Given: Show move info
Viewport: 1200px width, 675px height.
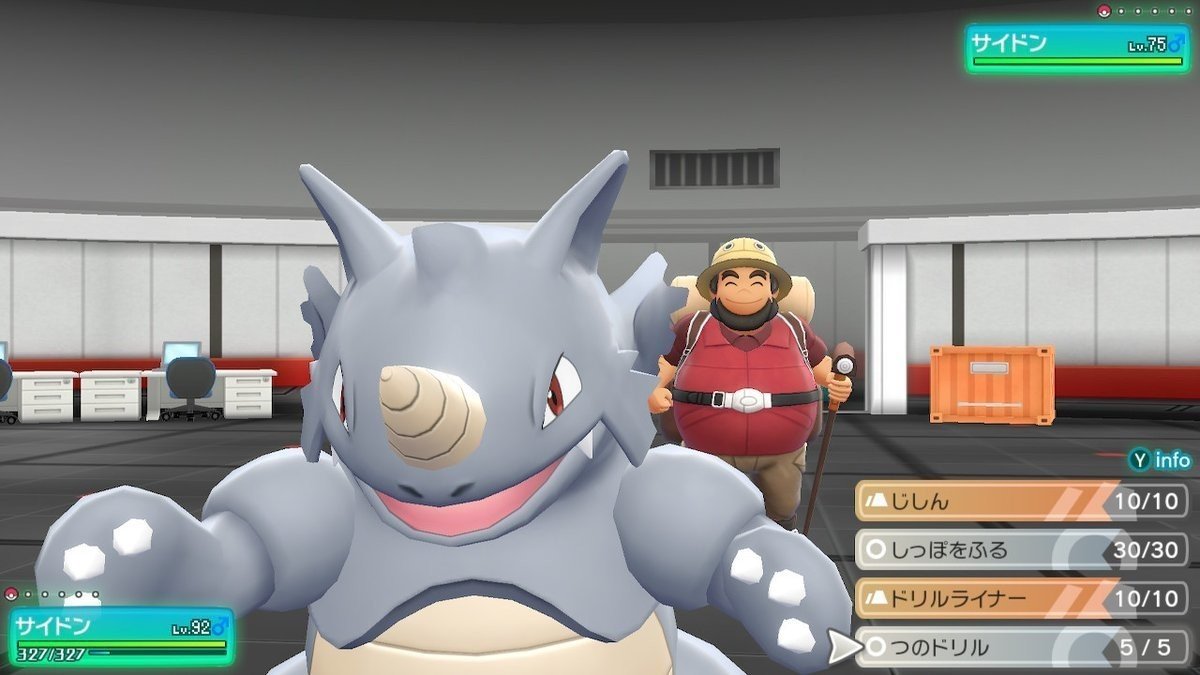Looking at the screenshot, I should pyautogui.click(x=1160, y=461).
